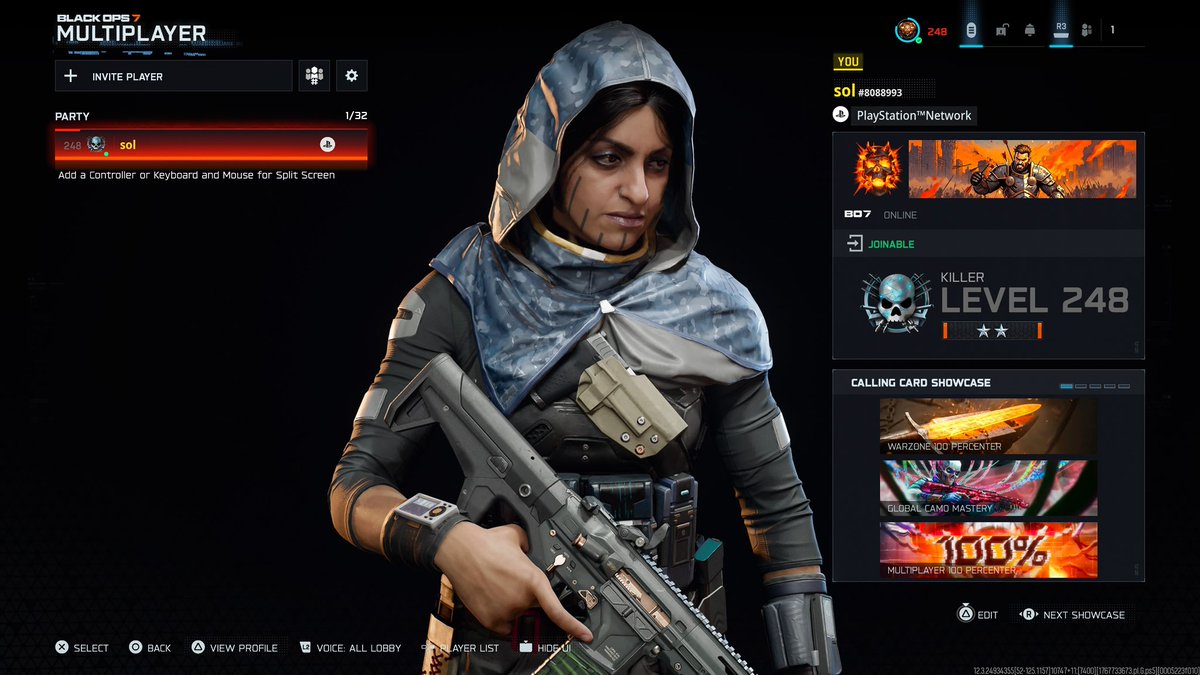Open the unlocked padlock party privacy icon
Viewport: 1200px width, 675px height.
pos(1001,31)
